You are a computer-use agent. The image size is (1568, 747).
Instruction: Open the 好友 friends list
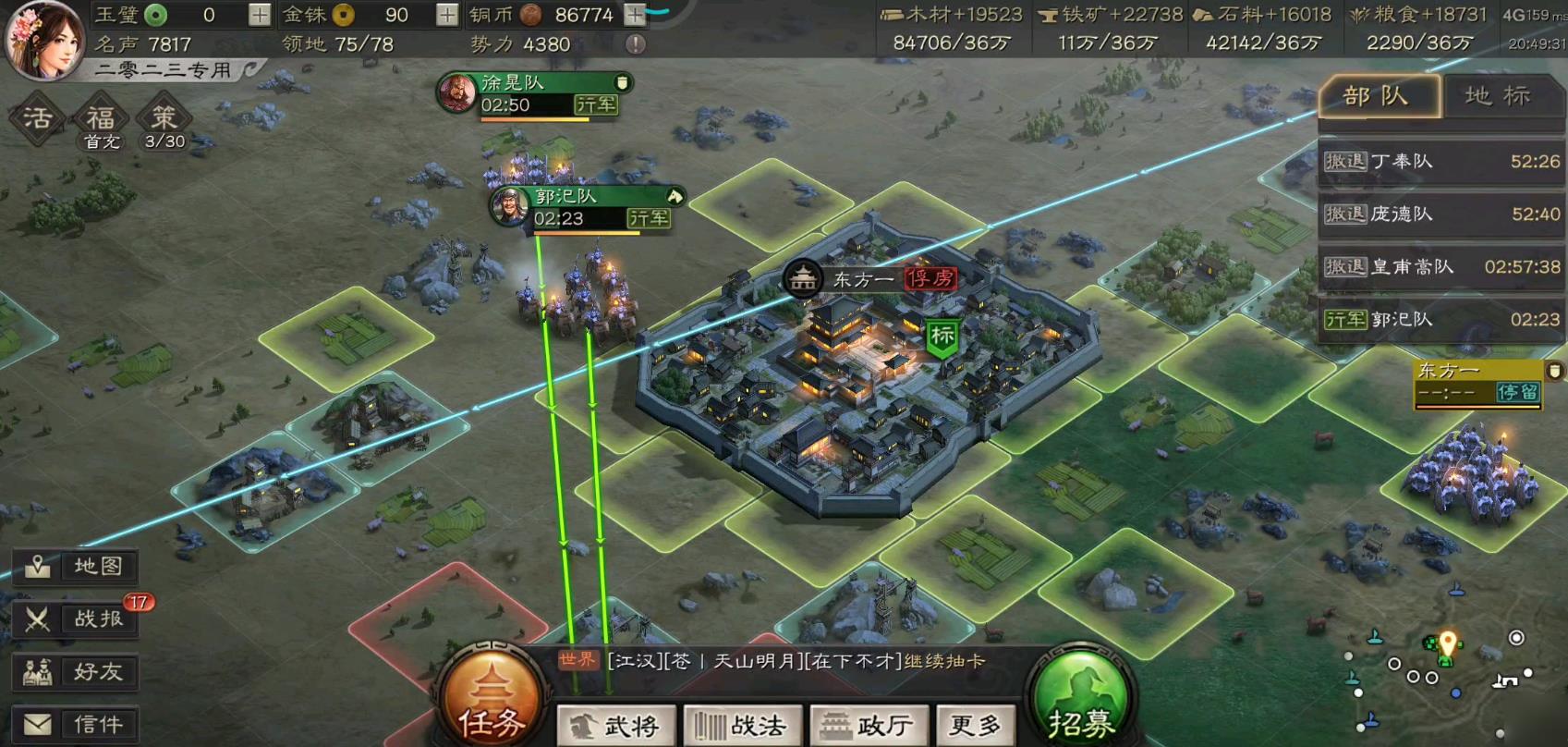point(77,672)
